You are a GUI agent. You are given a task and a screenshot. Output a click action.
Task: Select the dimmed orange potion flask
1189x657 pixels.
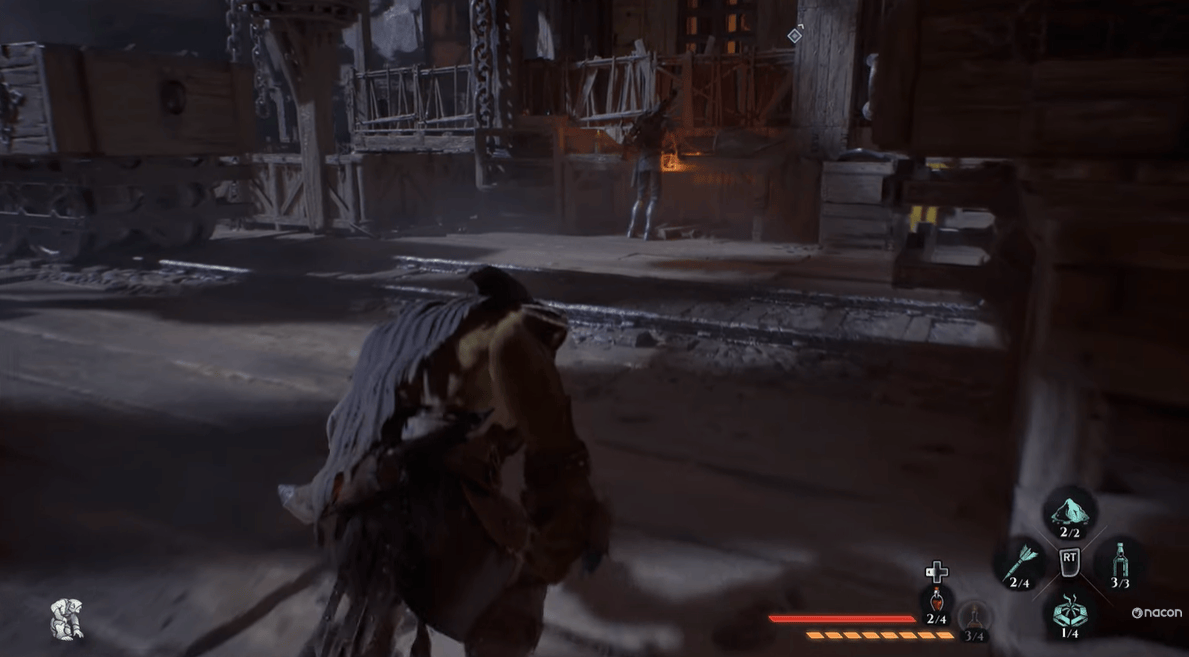(974, 616)
